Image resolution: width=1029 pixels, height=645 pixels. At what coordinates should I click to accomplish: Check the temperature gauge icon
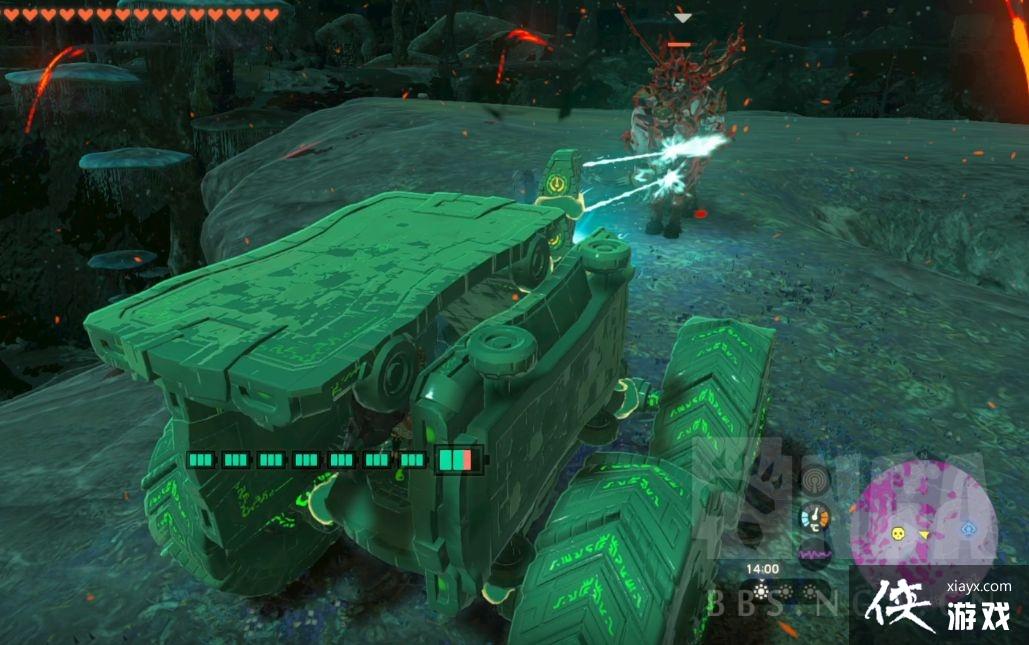815,517
